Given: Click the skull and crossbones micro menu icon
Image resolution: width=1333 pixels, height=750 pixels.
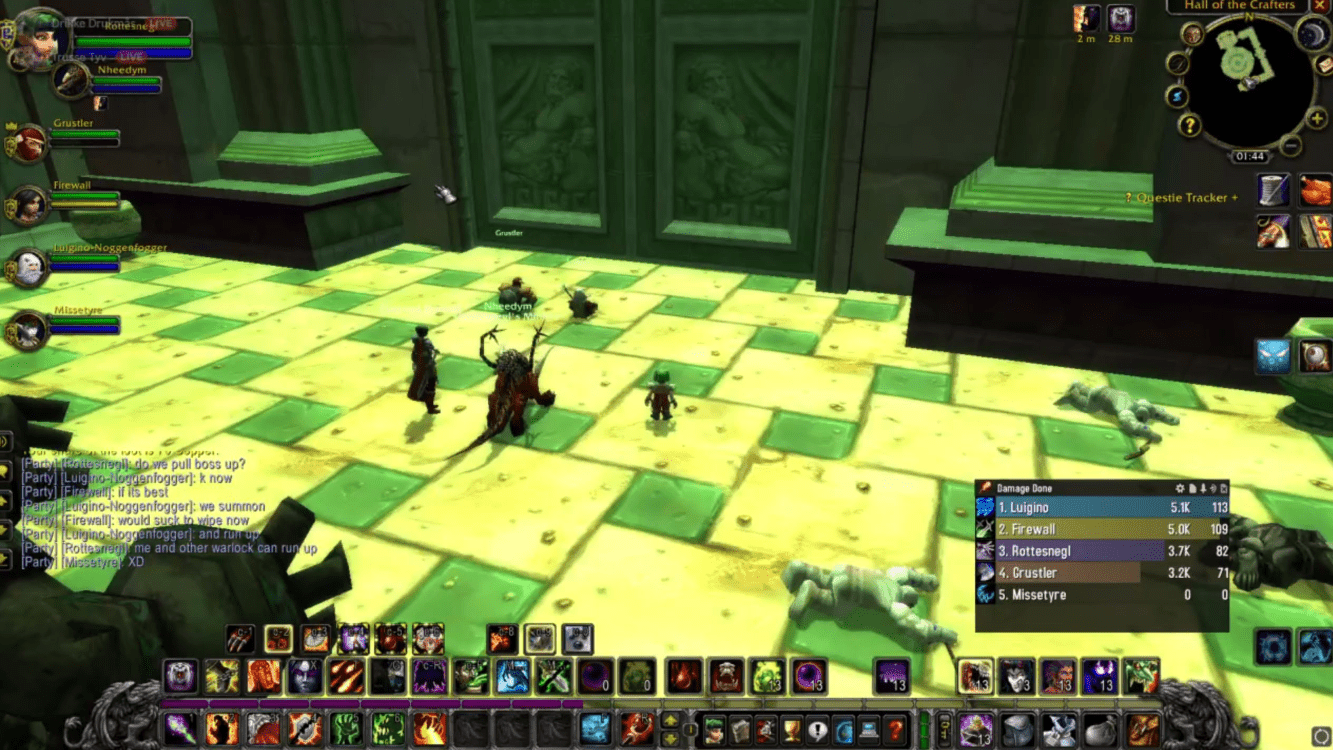Looking at the screenshot, I should click(765, 729).
